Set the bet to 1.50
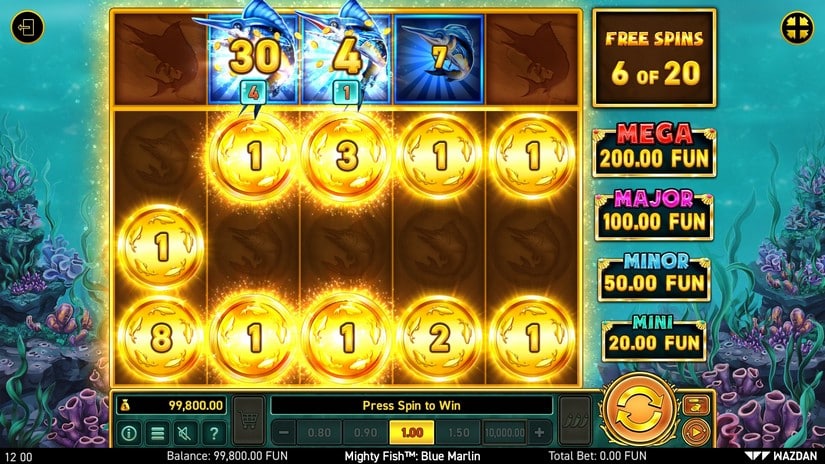The width and height of the screenshot is (825, 464). [458, 433]
